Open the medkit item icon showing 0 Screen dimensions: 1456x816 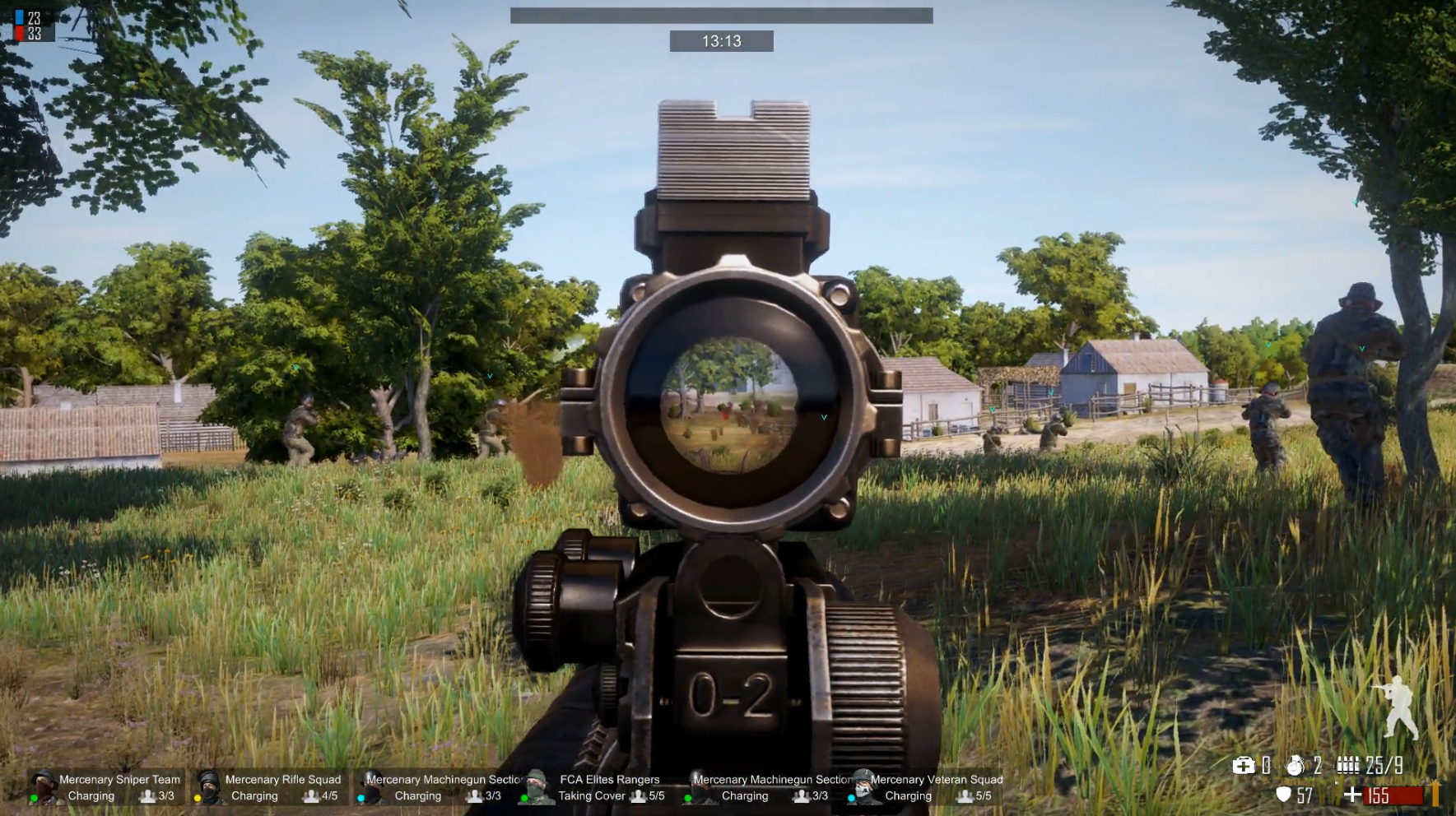(1244, 766)
